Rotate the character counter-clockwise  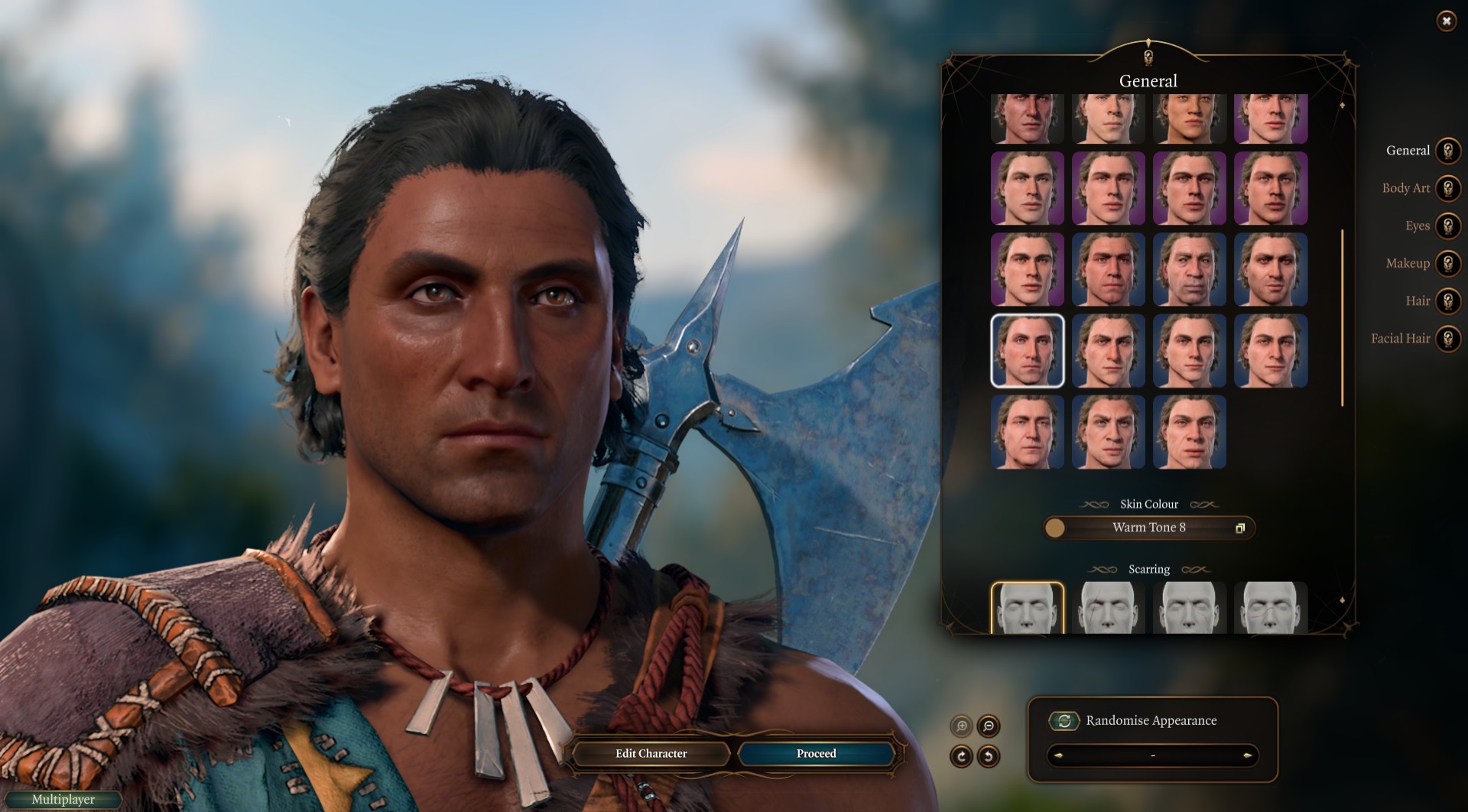click(x=989, y=756)
